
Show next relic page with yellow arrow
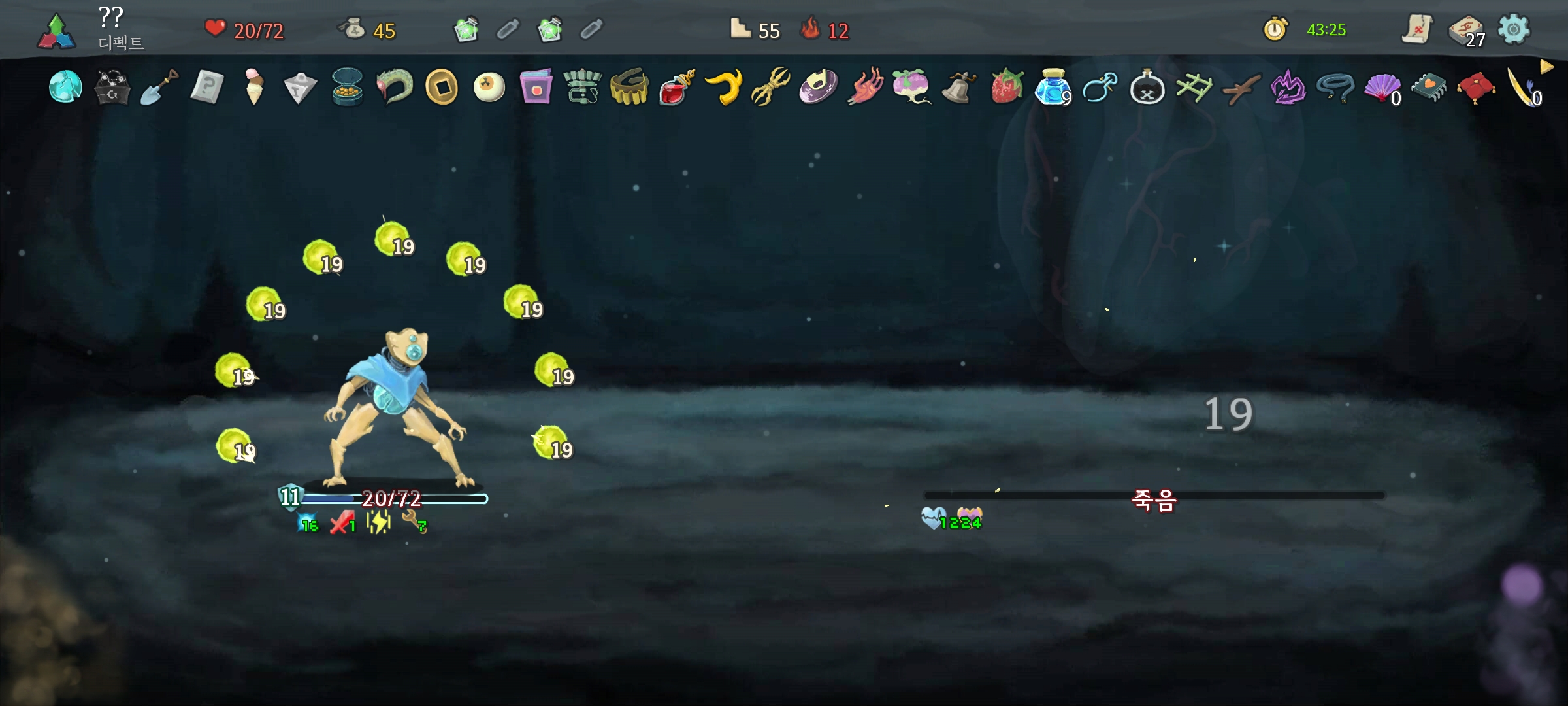click(1546, 67)
